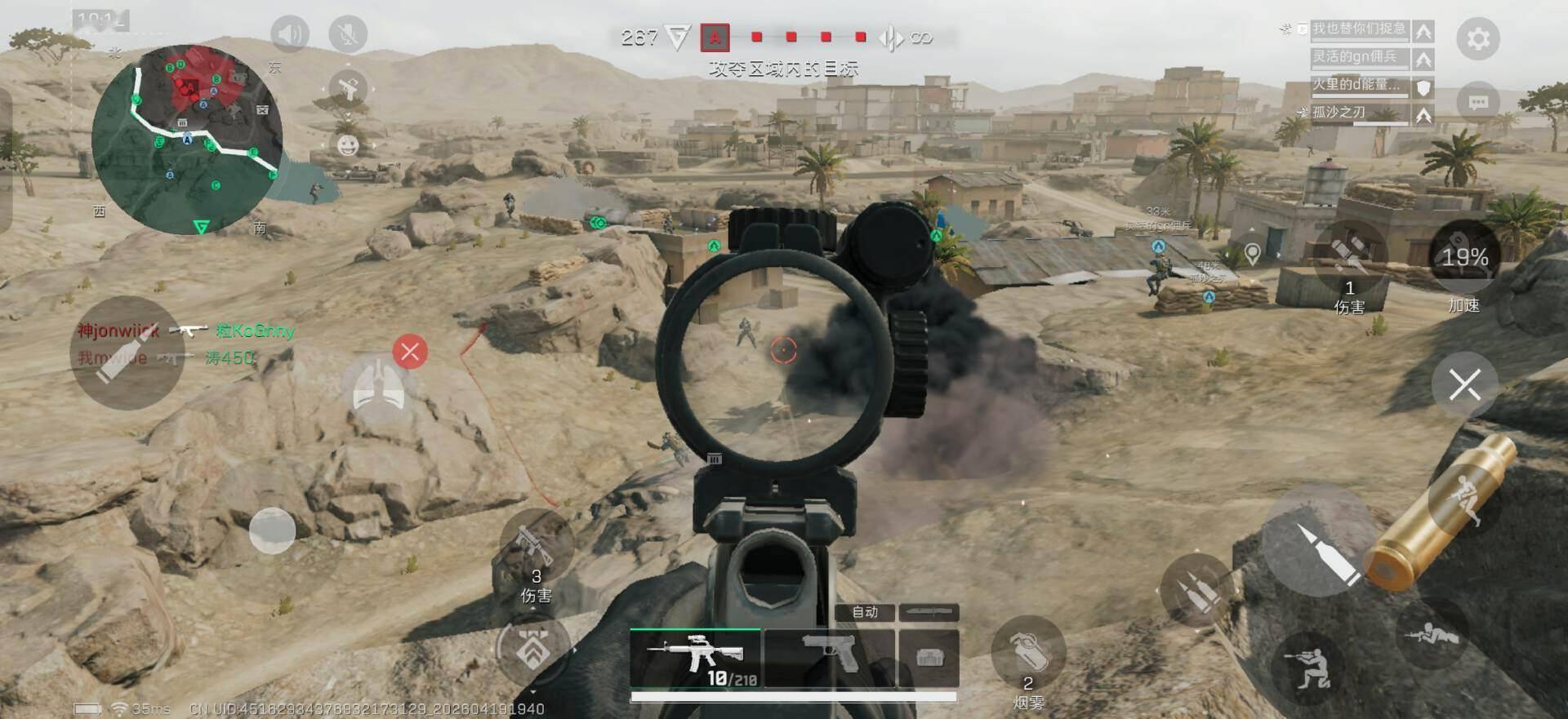Tap the two-bullets reload button

click(x=1196, y=590)
